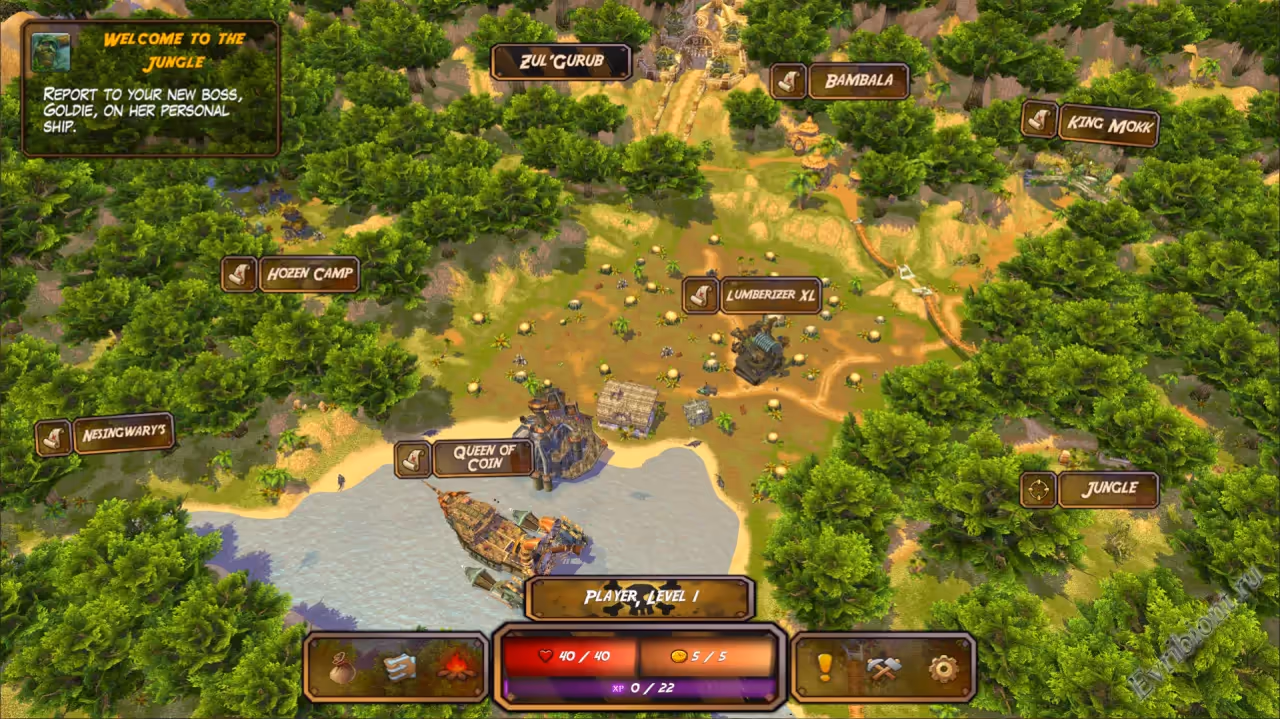Click the Queen of Coin ship label
Image resolution: width=1280 pixels, height=719 pixels.
pos(483,458)
